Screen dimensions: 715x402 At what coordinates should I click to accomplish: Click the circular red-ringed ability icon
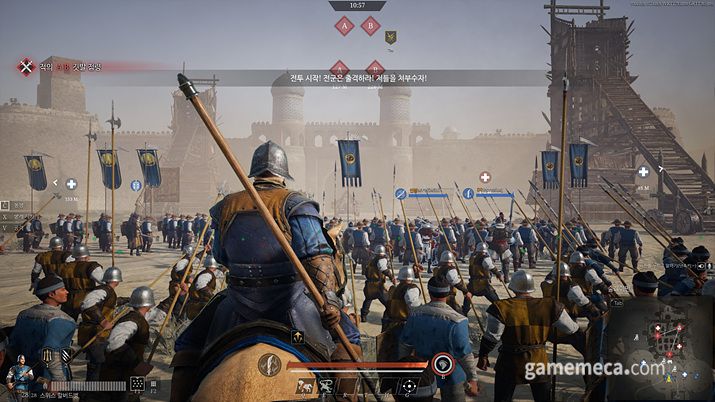(x=443, y=365)
